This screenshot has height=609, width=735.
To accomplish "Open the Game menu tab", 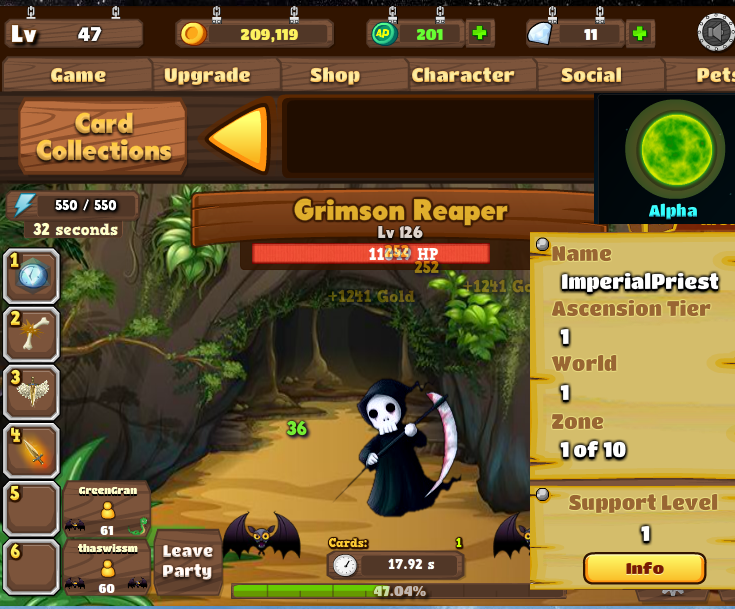I will [78, 75].
